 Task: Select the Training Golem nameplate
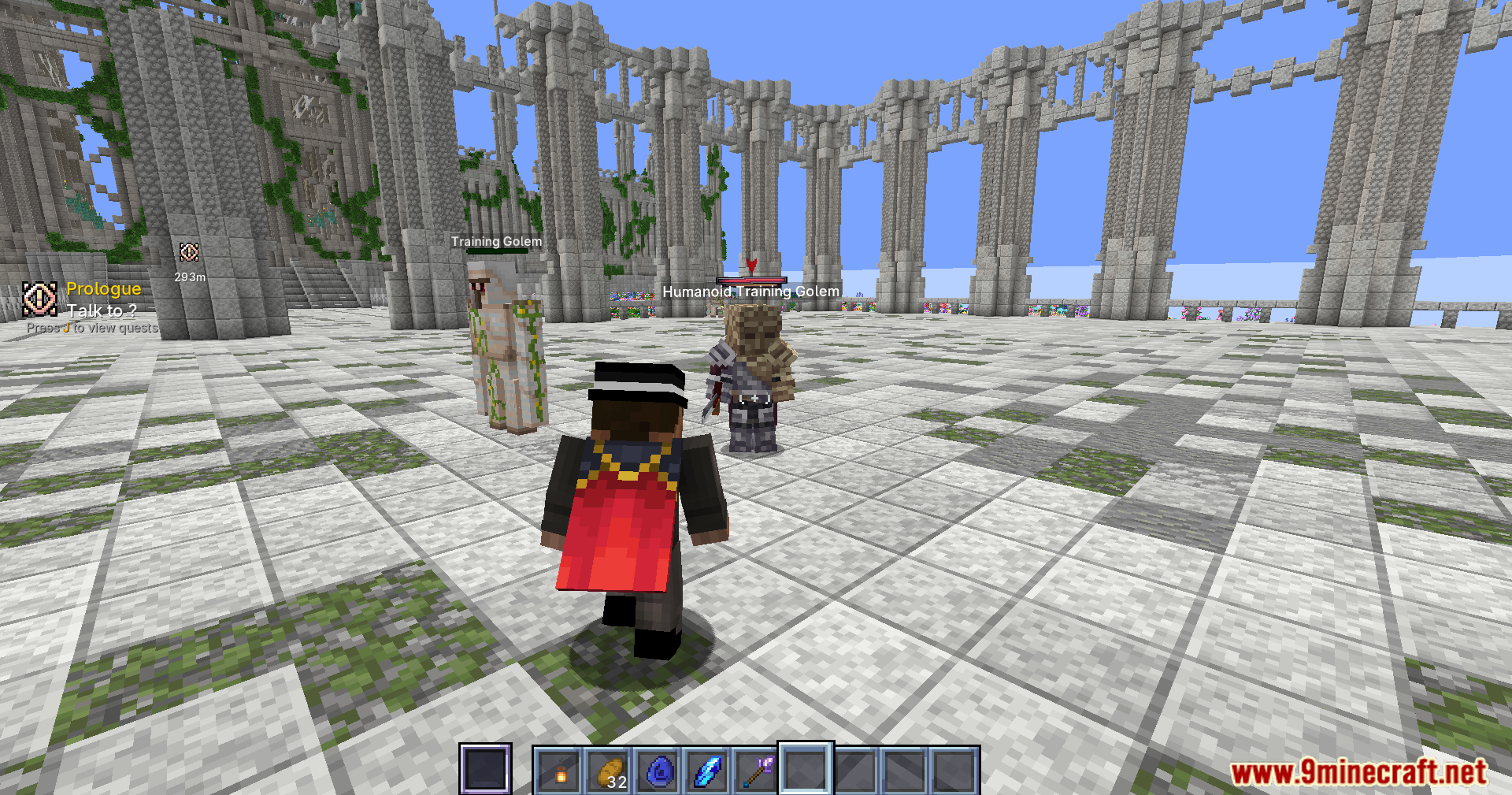[x=496, y=242]
